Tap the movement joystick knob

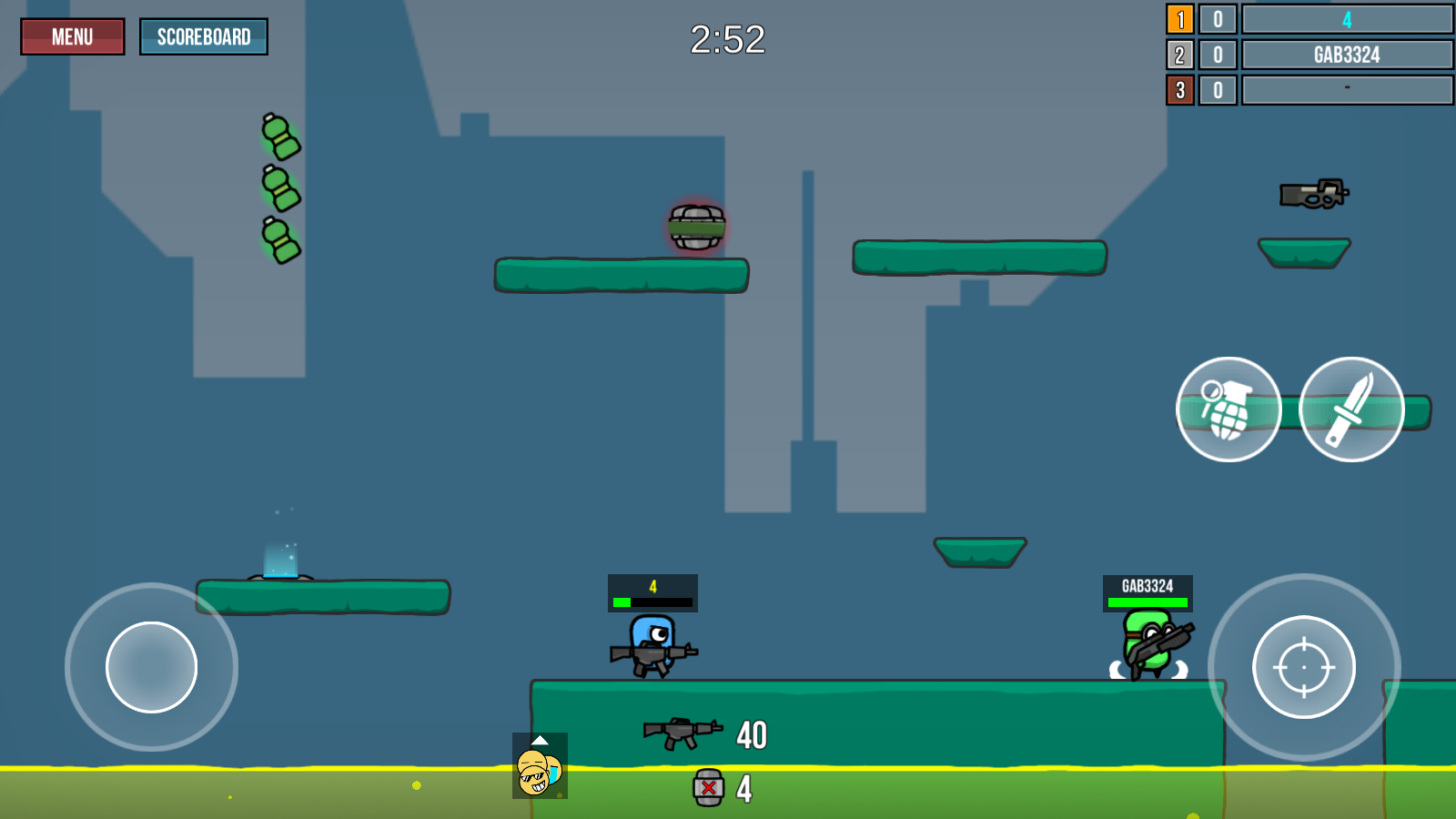coord(151,667)
